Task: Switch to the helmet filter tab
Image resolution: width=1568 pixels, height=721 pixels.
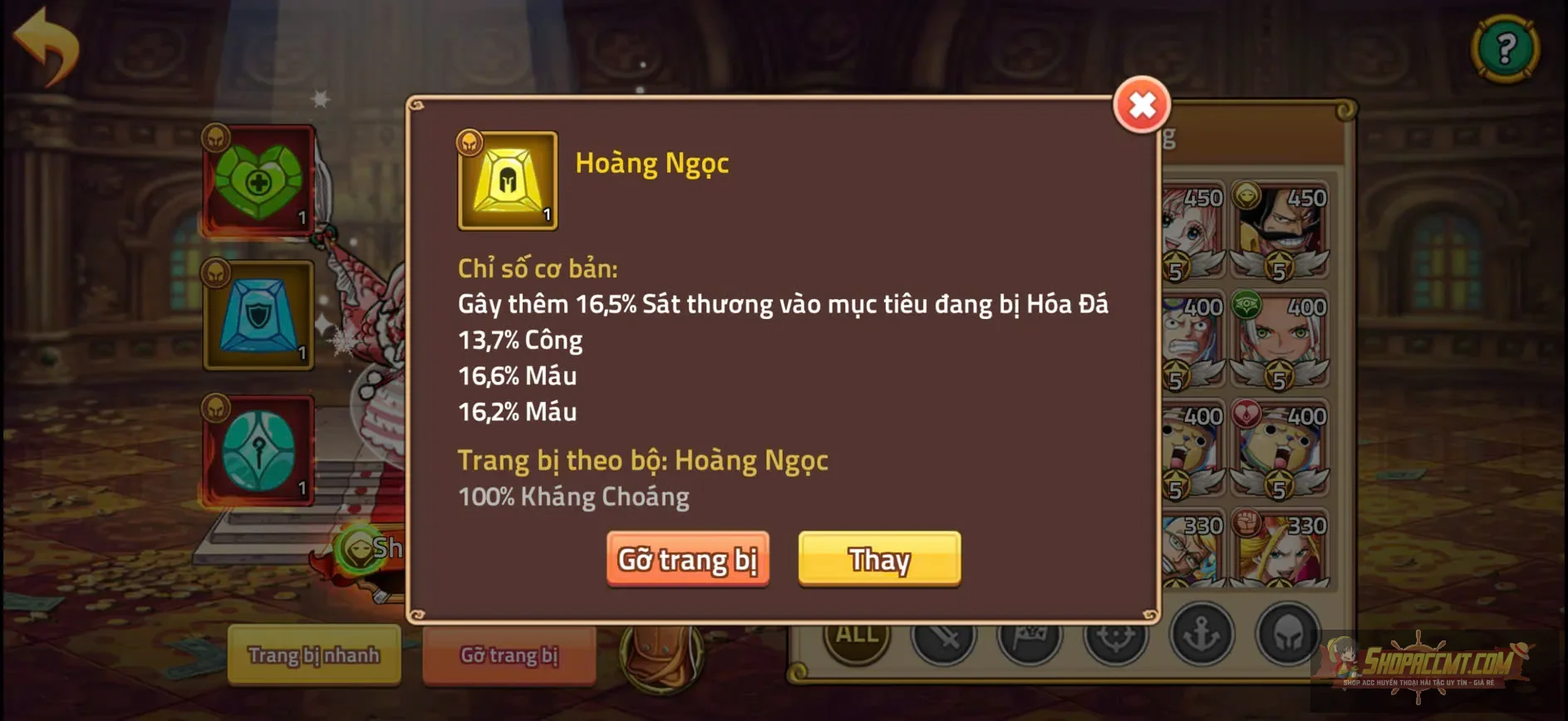Action: (x=1287, y=635)
